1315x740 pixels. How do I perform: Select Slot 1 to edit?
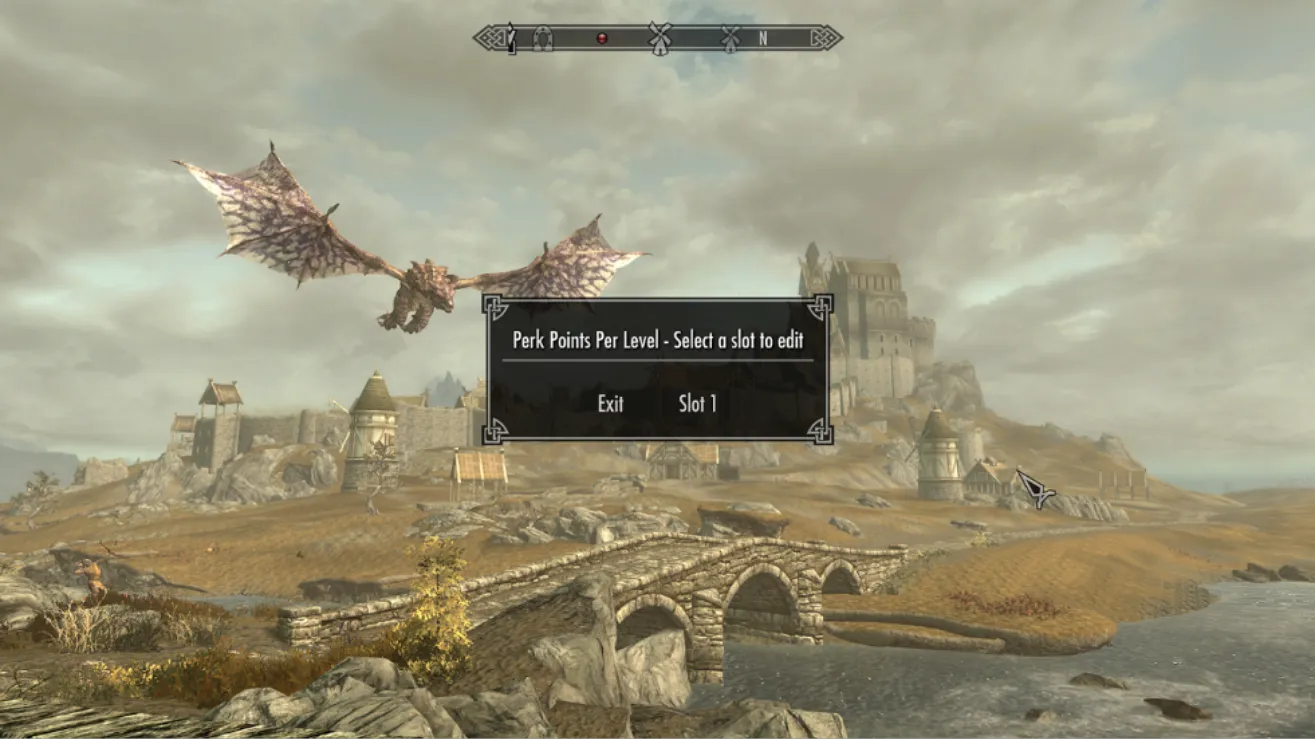click(x=698, y=404)
